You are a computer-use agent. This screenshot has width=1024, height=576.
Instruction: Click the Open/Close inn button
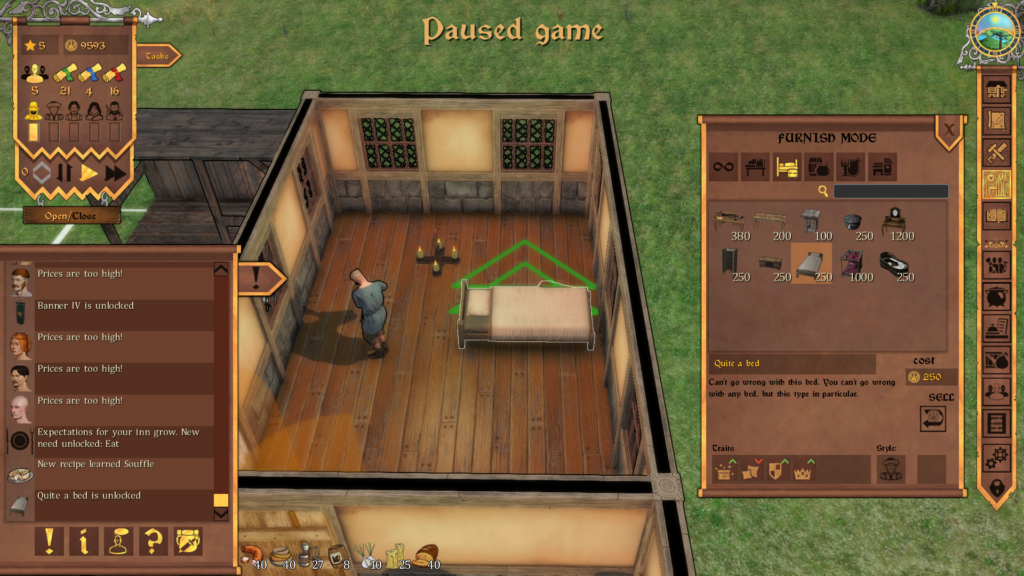[x=71, y=215]
